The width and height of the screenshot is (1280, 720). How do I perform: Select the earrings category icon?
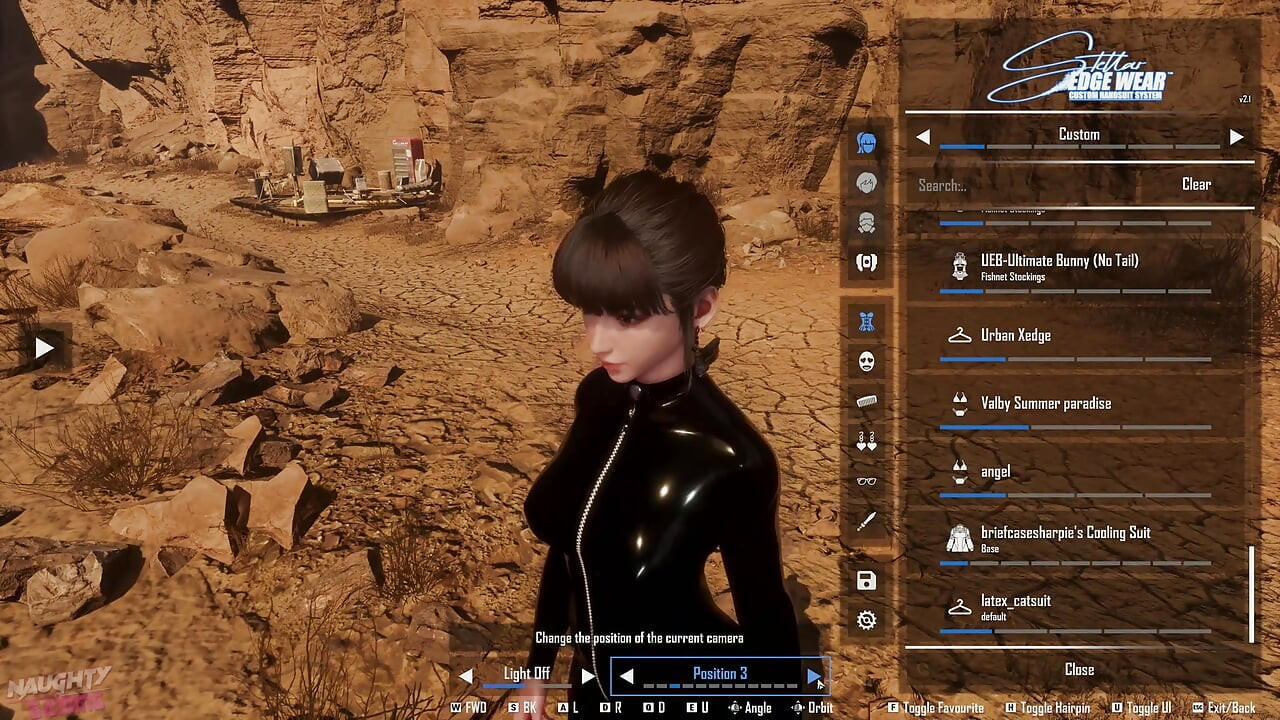(865, 443)
